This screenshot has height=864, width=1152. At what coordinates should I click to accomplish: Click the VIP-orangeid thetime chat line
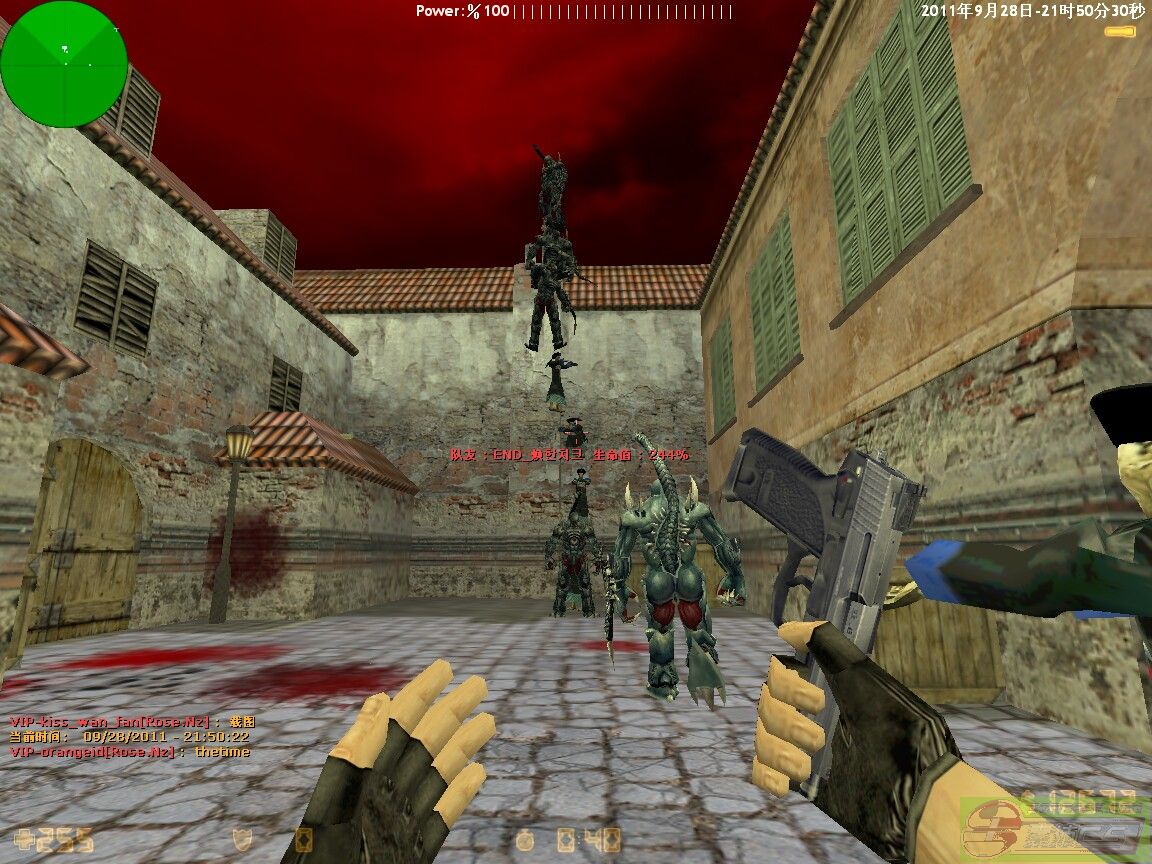pyautogui.click(x=130, y=752)
